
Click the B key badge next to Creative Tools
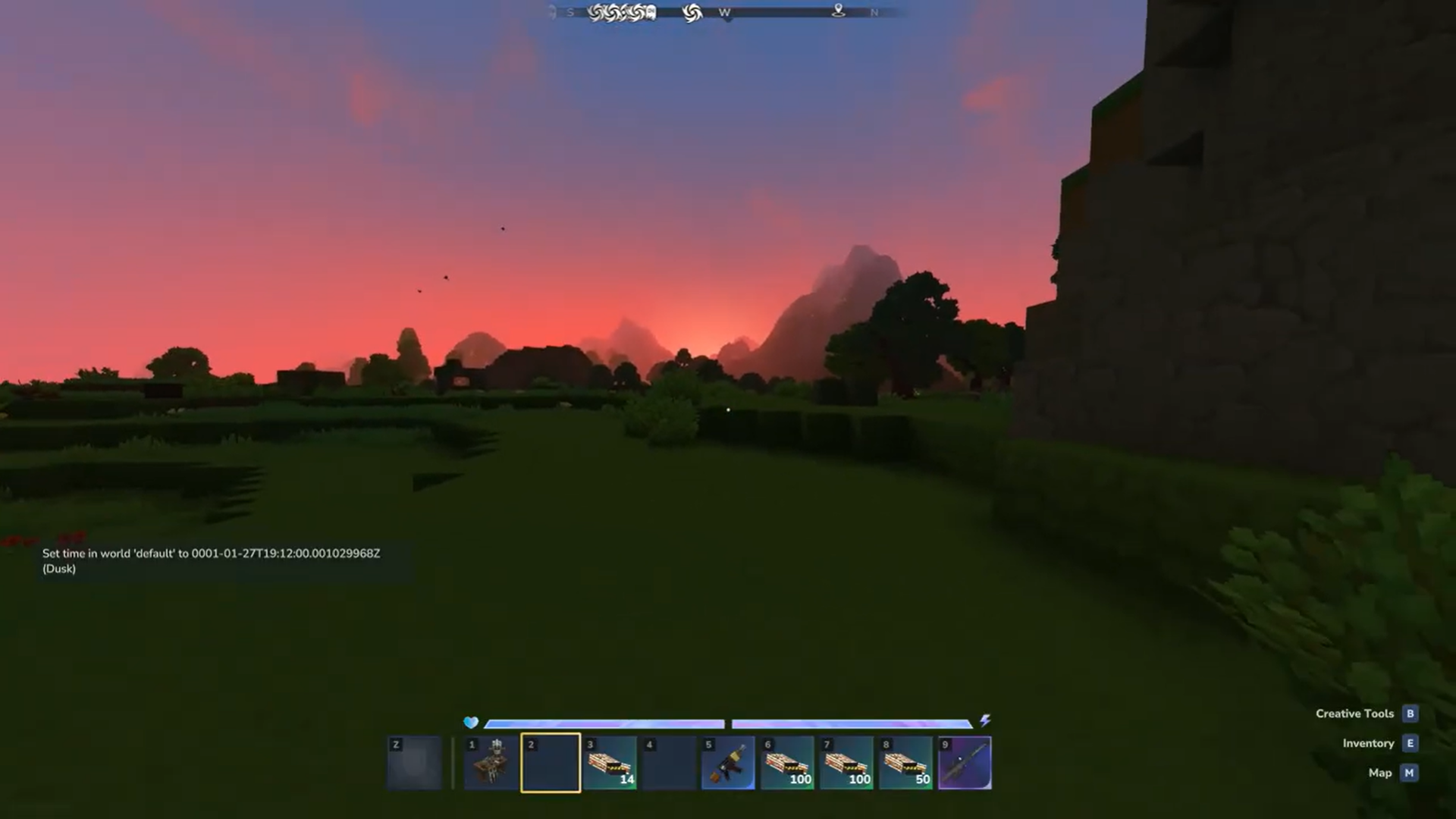pos(1410,713)
